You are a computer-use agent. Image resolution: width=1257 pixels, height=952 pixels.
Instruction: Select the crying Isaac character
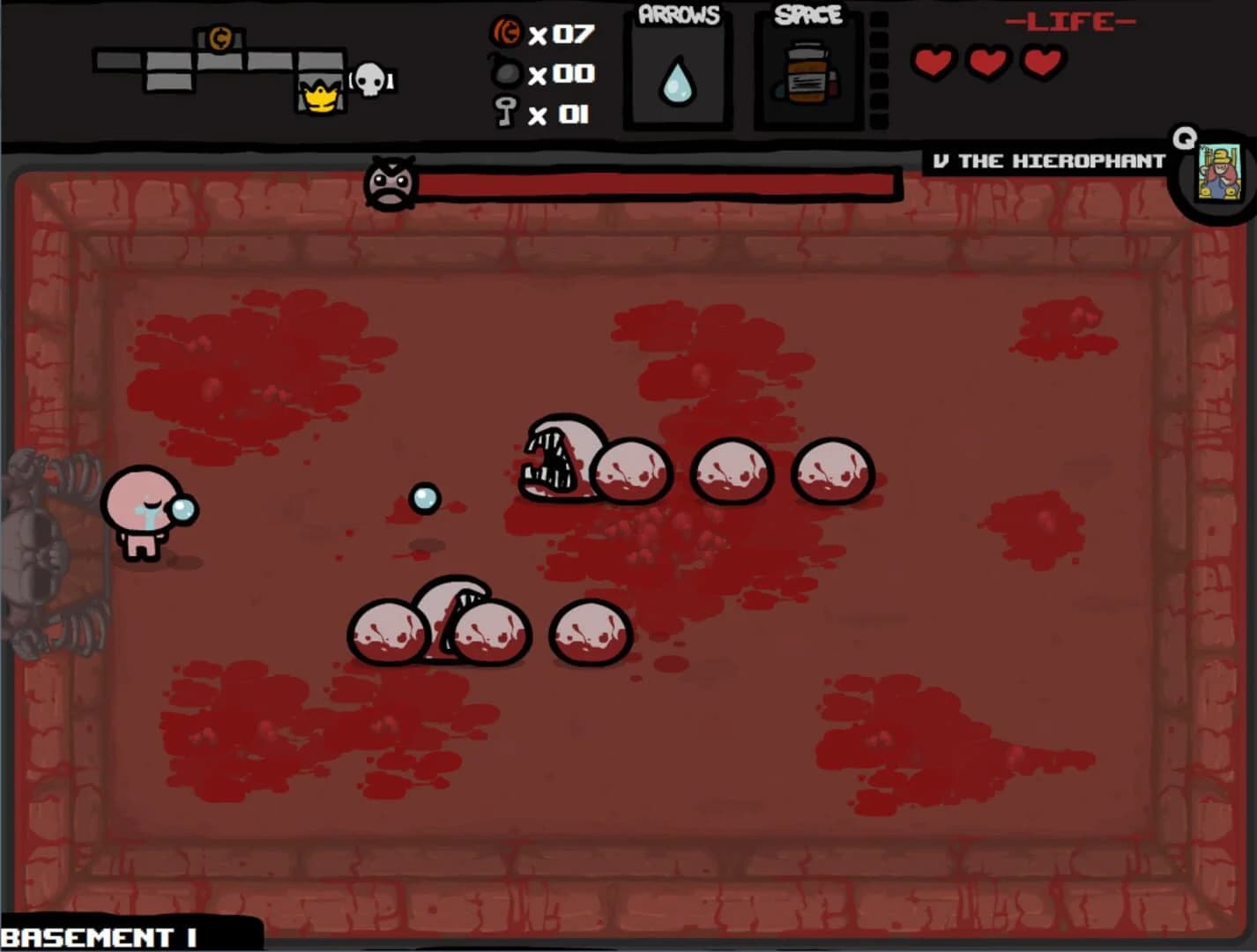click(x=141, y=511)
